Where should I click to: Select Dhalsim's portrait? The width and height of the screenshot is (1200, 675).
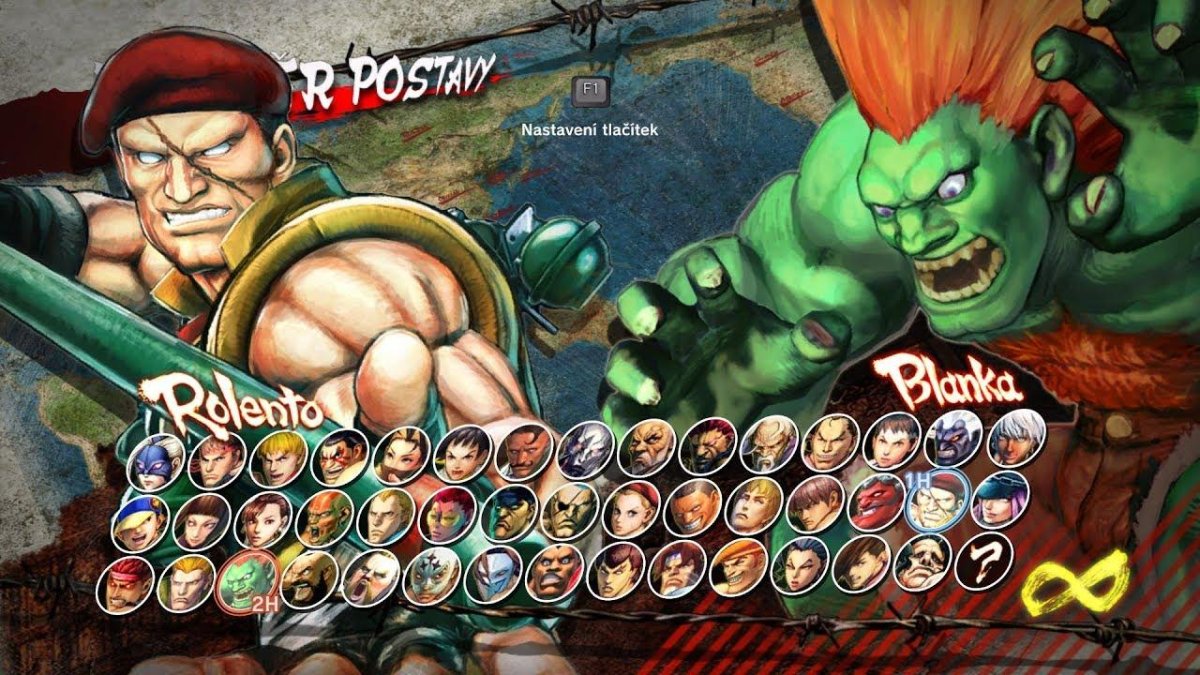[x=324, y=517]
